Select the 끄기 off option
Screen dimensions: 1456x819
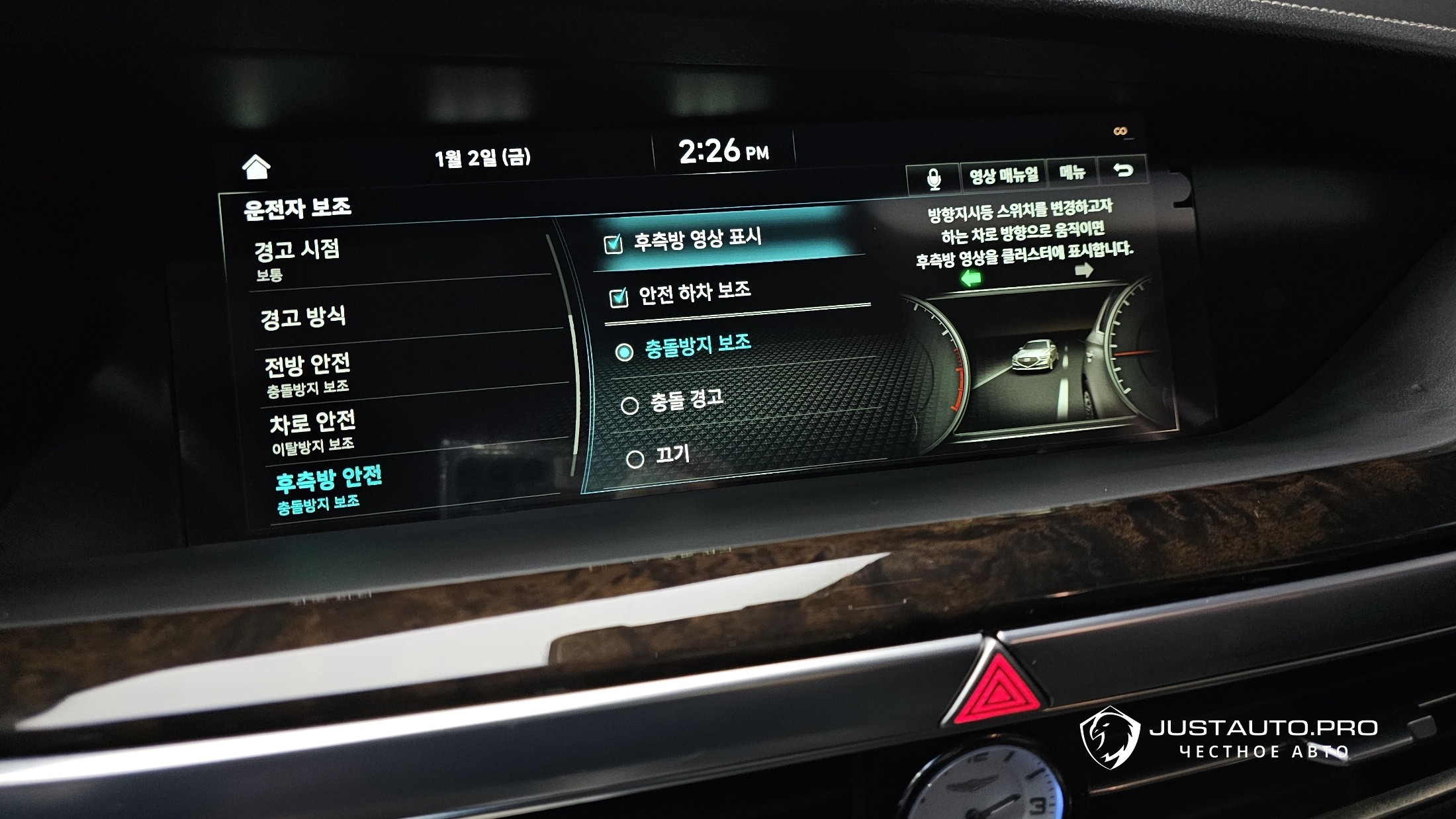[x=635, y=459]
